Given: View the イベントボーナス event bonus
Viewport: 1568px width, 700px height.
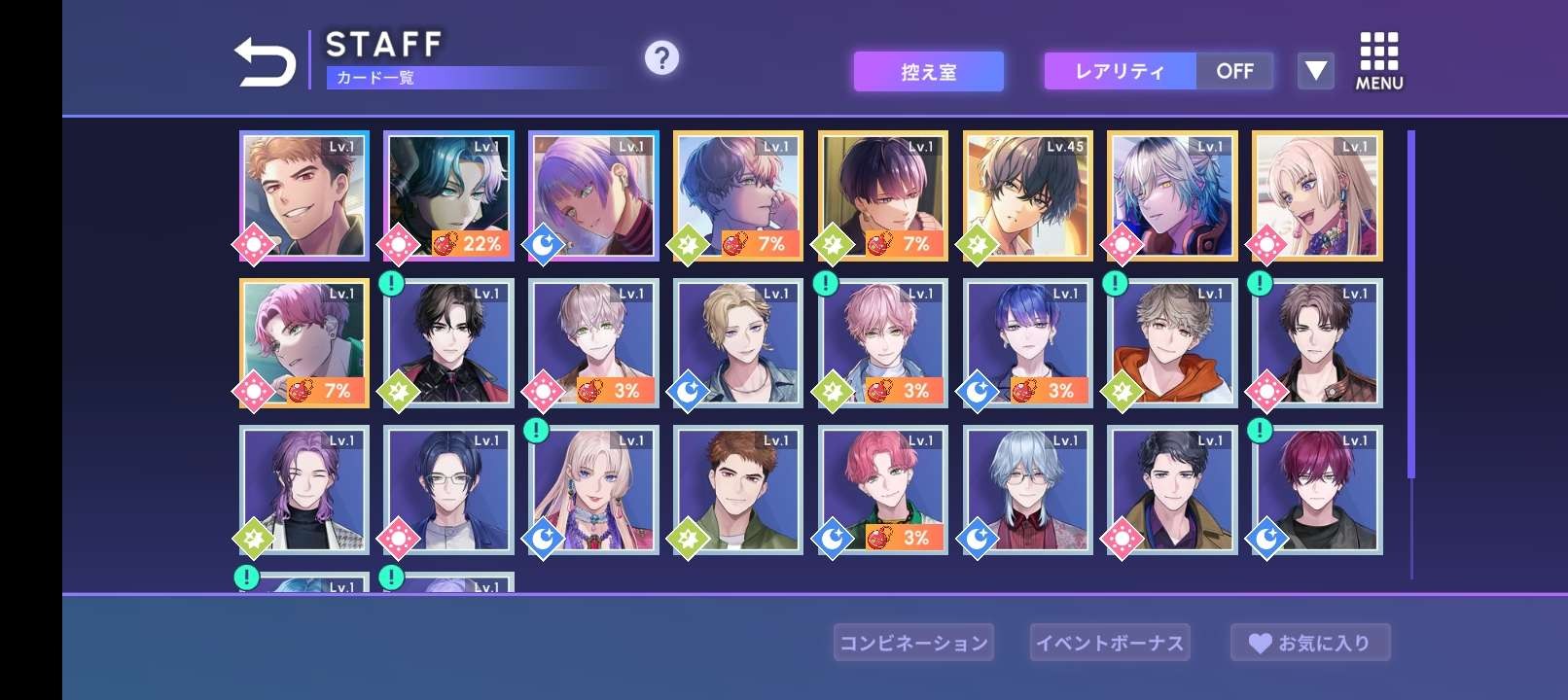Looking at the screenshot, I should [1110, 643].
